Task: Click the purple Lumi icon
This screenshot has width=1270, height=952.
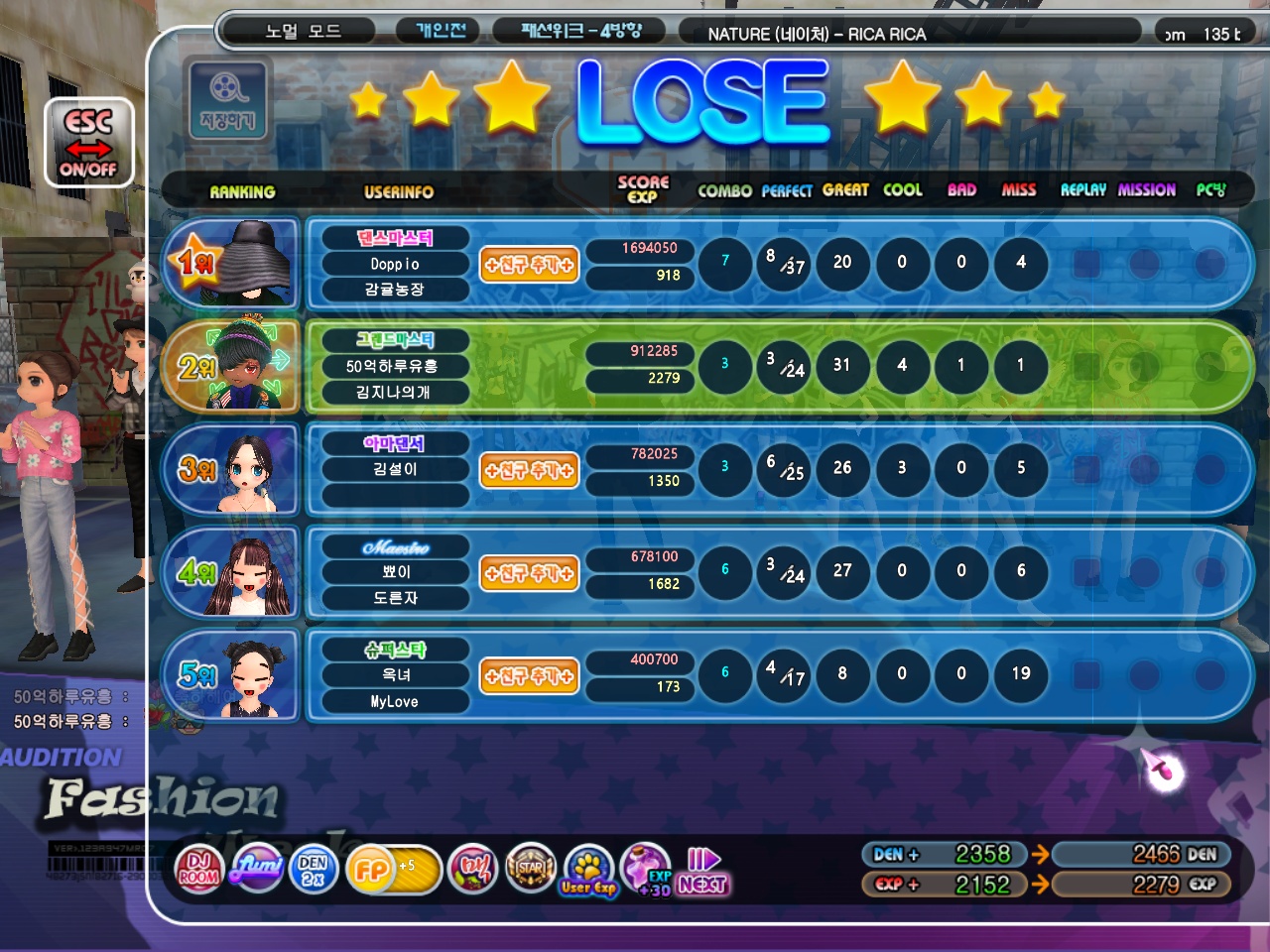Action: 256,869
